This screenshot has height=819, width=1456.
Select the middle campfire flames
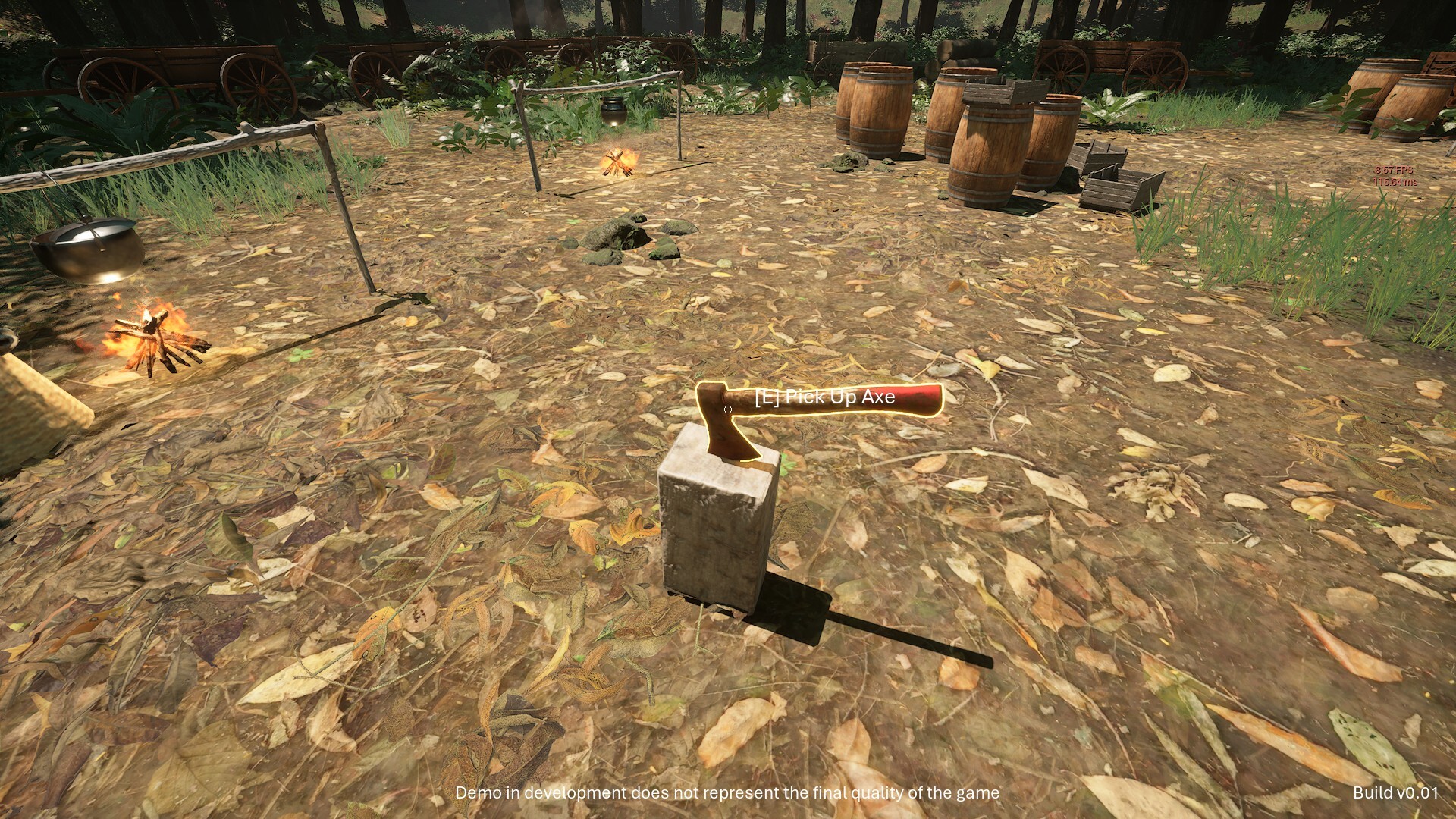point(618,159)
